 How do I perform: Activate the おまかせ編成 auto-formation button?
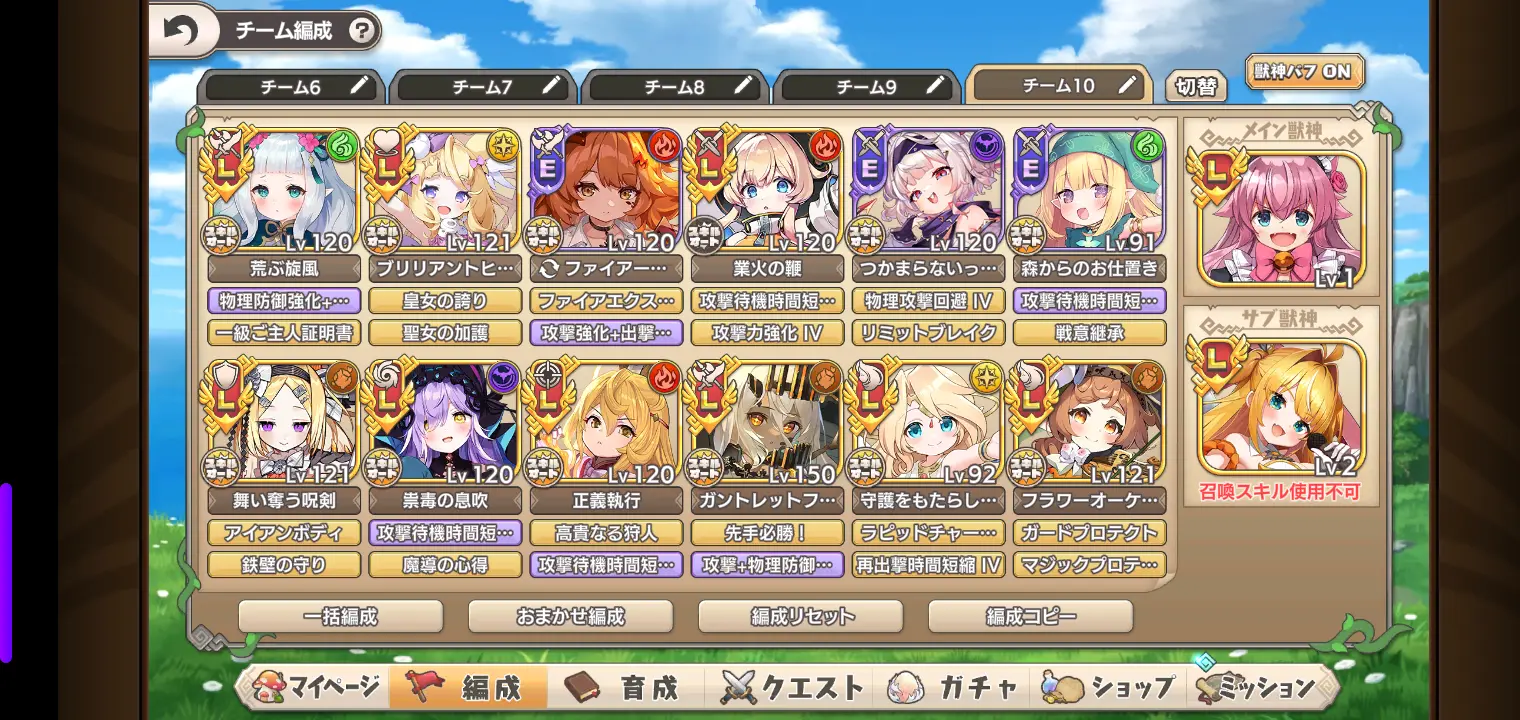click(x=570, y=616)
